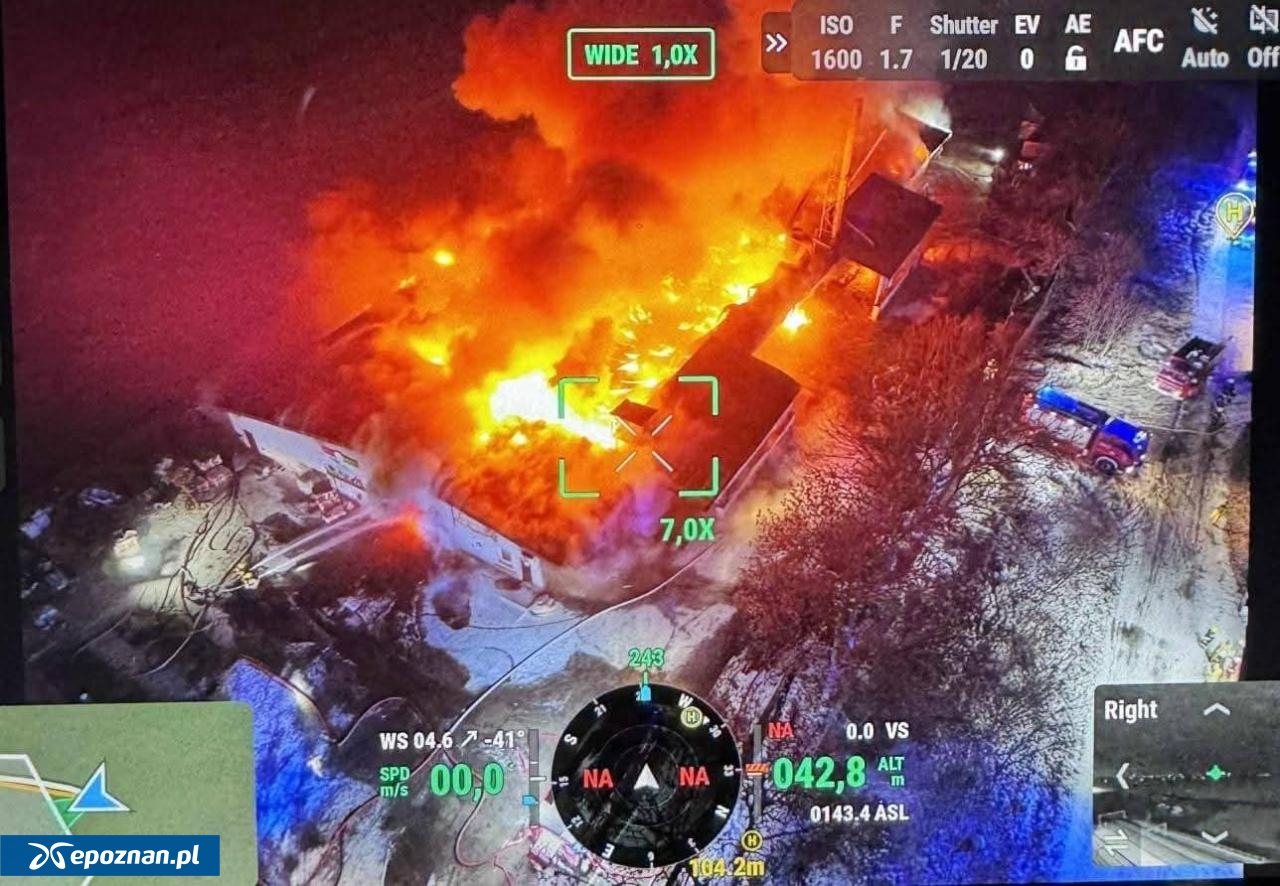The height and width of the screenshot is (886, 1280).
Task: Adjust the Shutter 1/20 setting
Action: click(x=963, y=42)
